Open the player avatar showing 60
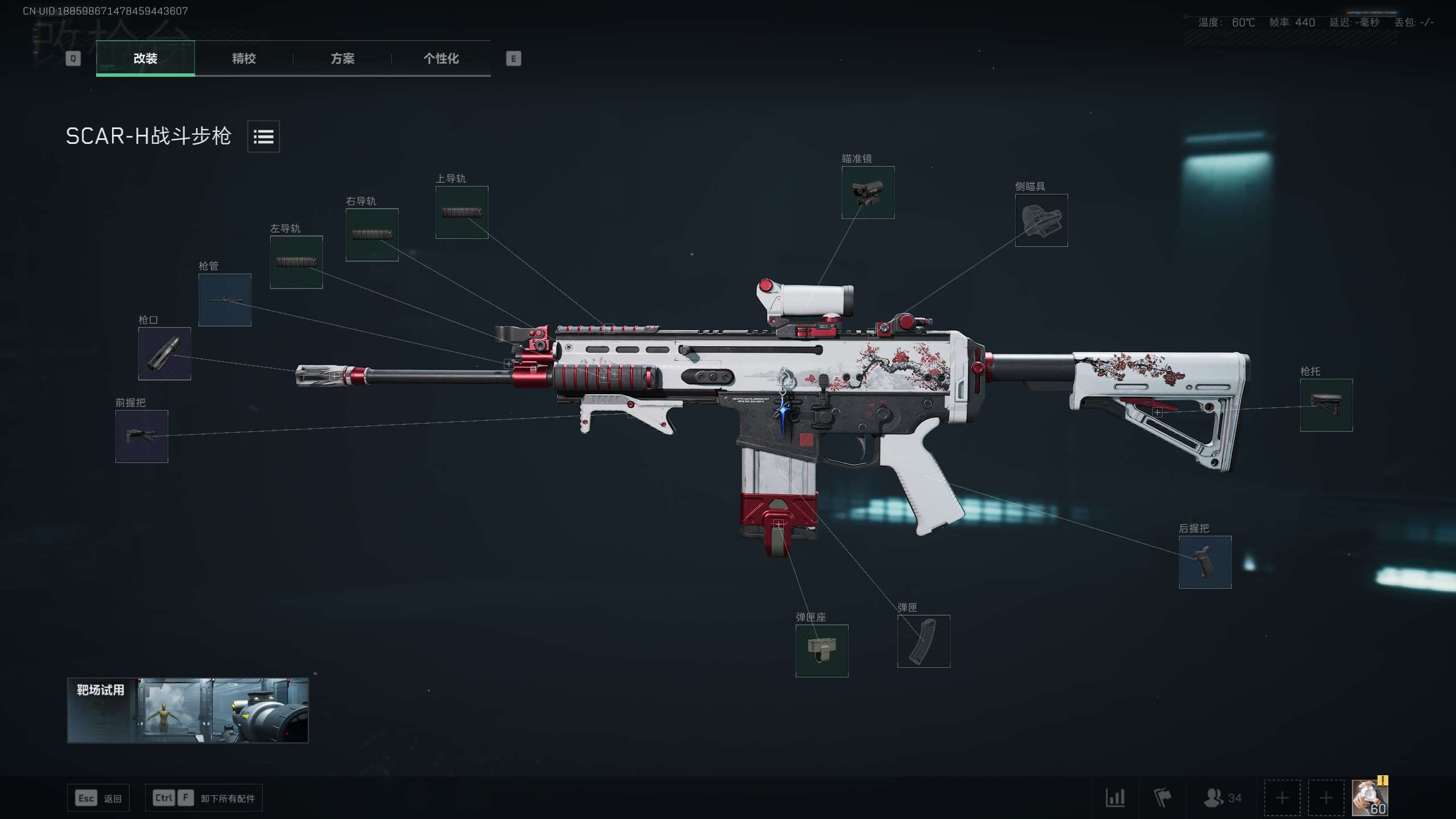This screenshot has height=819, width=1456. coord(1370,797)
